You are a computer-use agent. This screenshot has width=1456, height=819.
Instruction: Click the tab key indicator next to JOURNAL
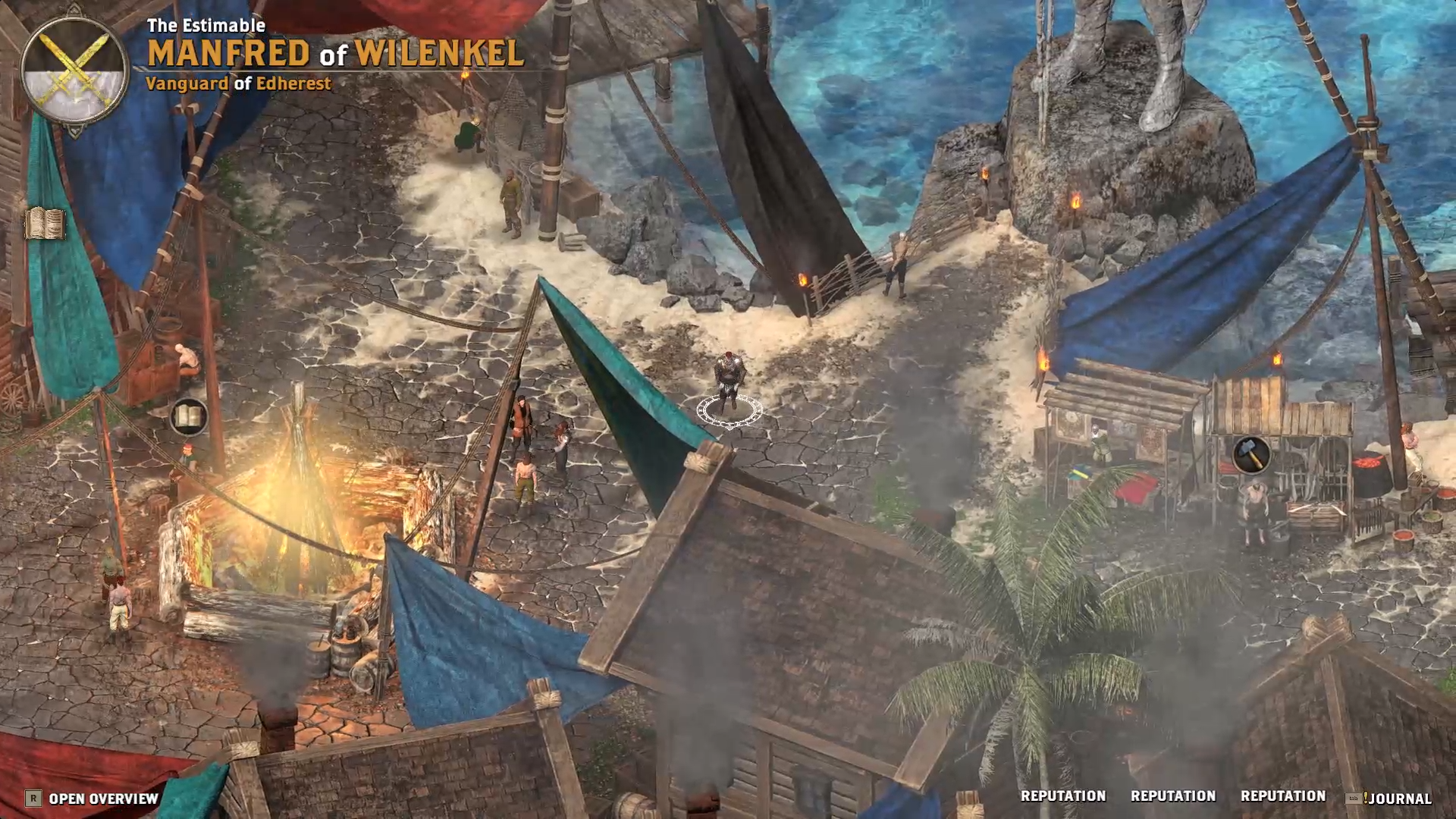[1353, 797]
